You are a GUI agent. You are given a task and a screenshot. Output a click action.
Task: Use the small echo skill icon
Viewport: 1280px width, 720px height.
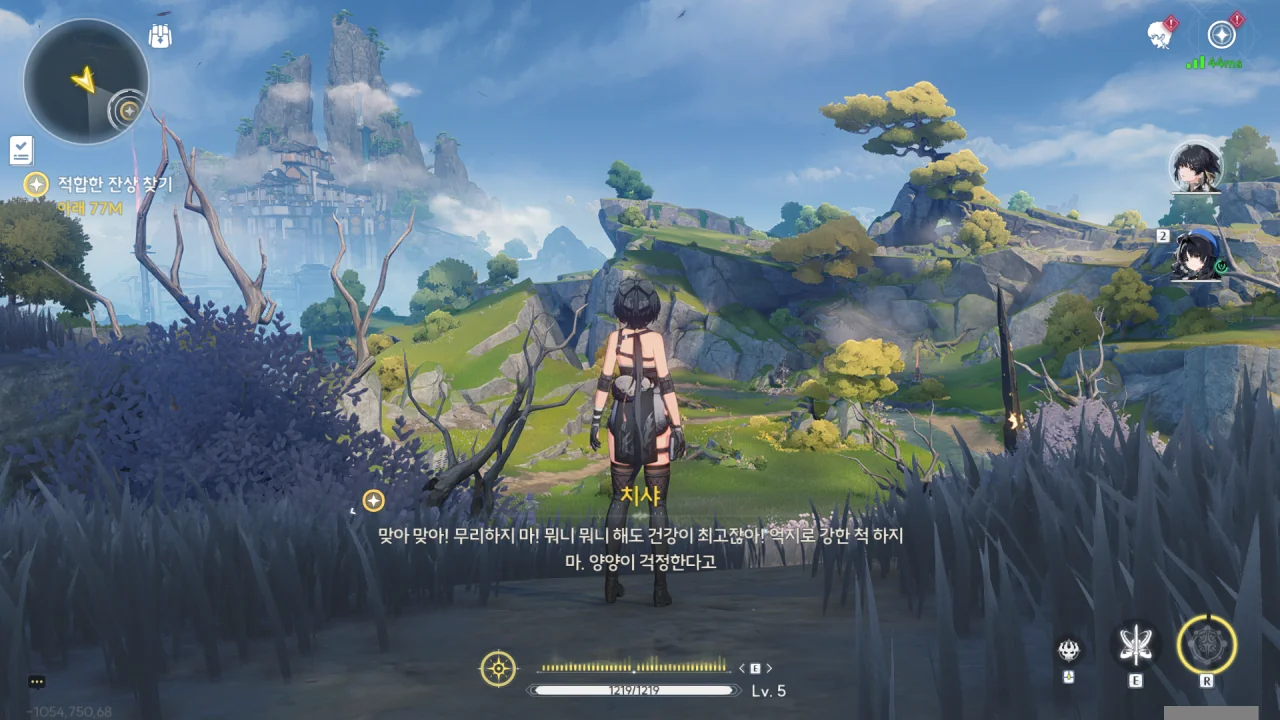1069,651
